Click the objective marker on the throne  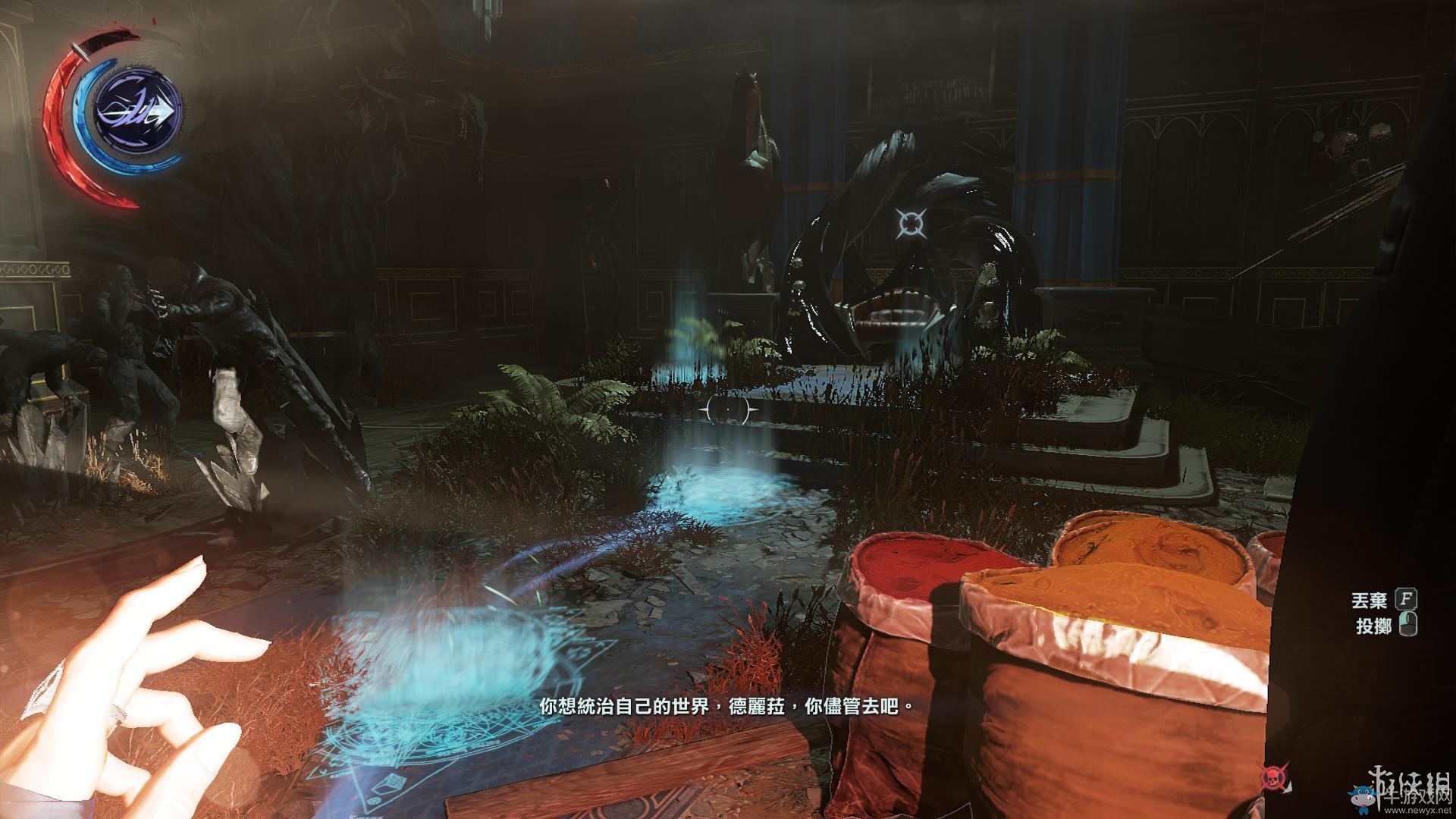(x=909, y=222)
